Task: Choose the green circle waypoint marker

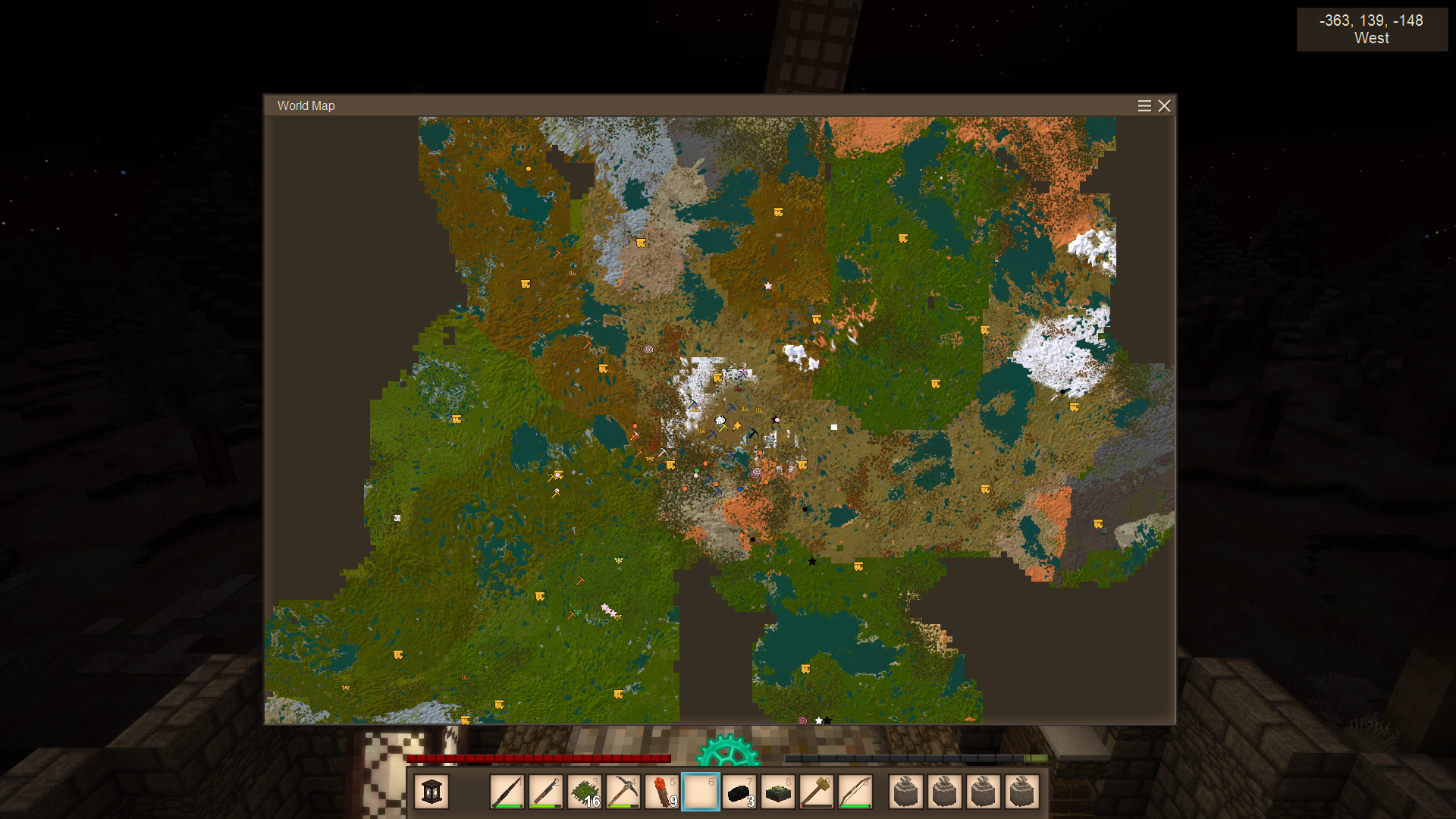Action: 697,471
